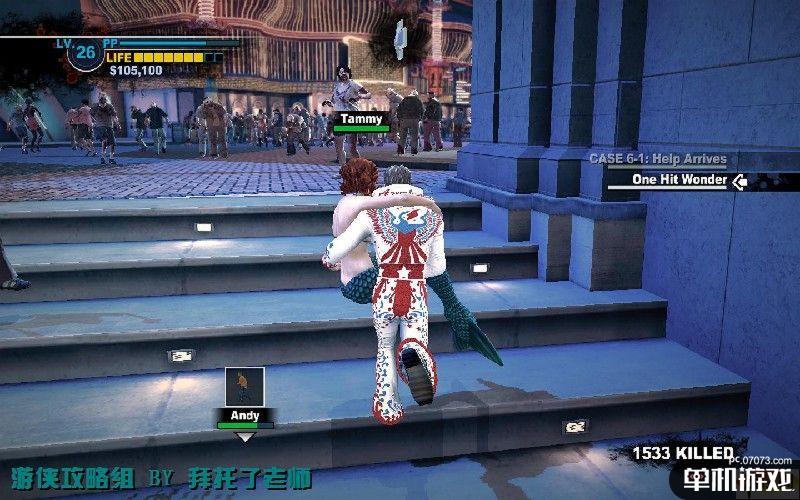Select survivor Andy's portrait icon

(x=244, y=386)
